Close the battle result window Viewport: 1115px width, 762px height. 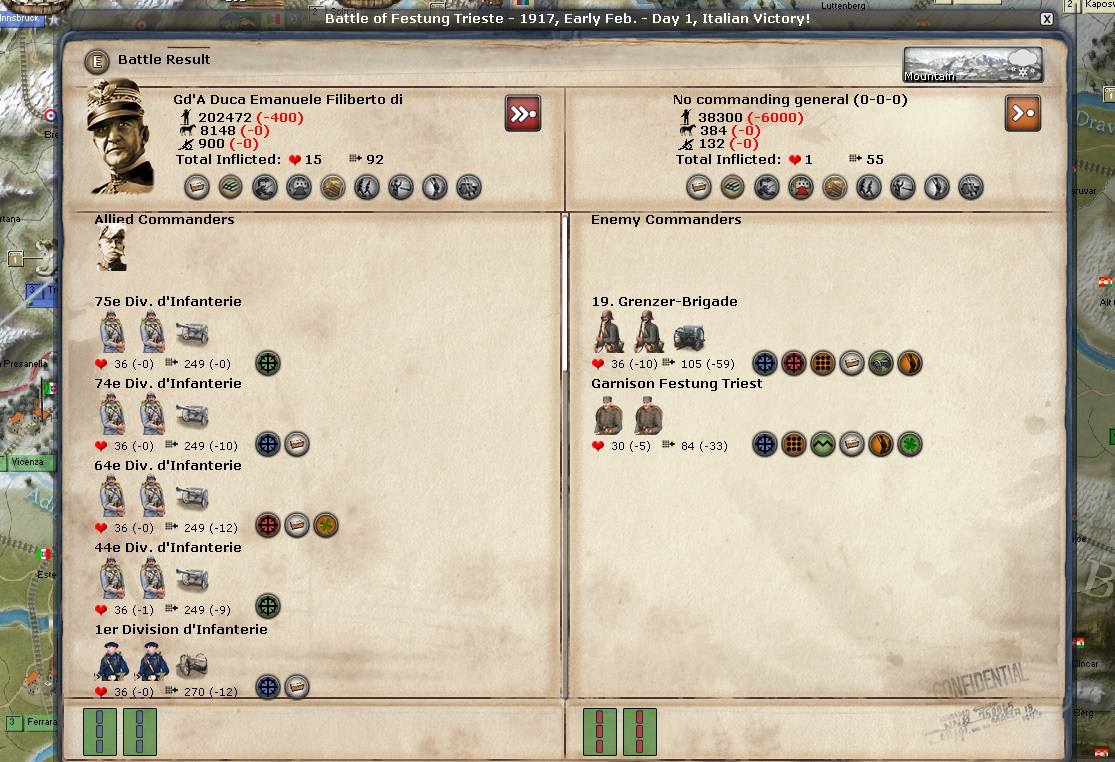tap(1046, 19)
